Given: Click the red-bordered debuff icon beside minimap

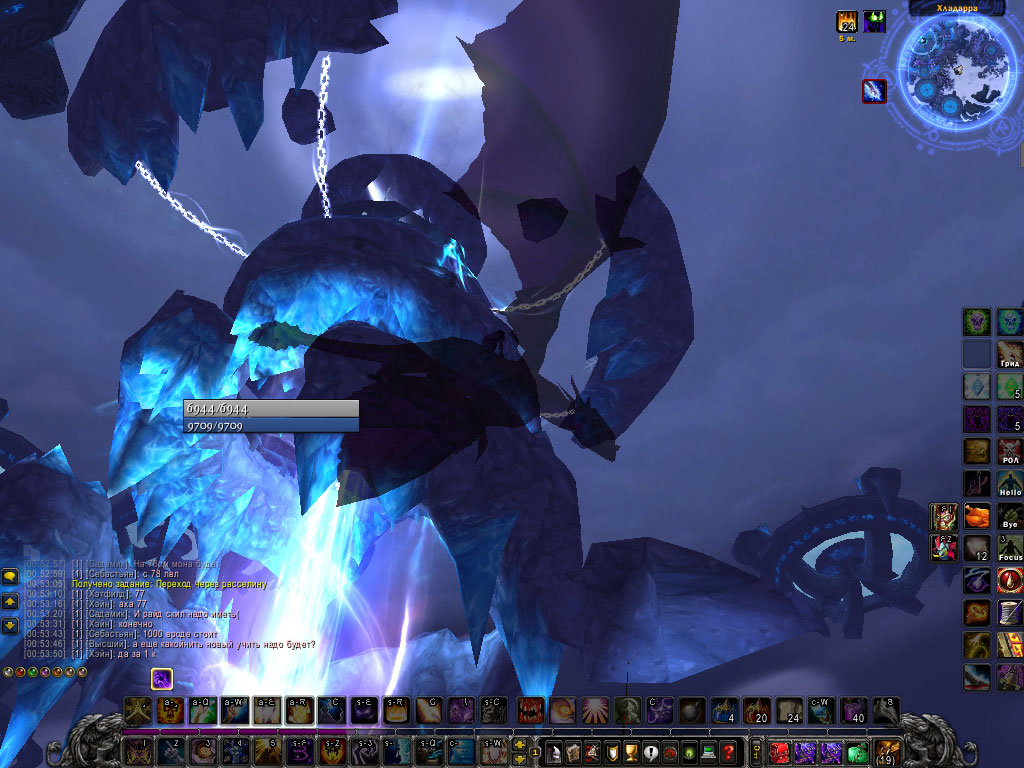Looking at the screenshot, I should (x=874, y=91).
